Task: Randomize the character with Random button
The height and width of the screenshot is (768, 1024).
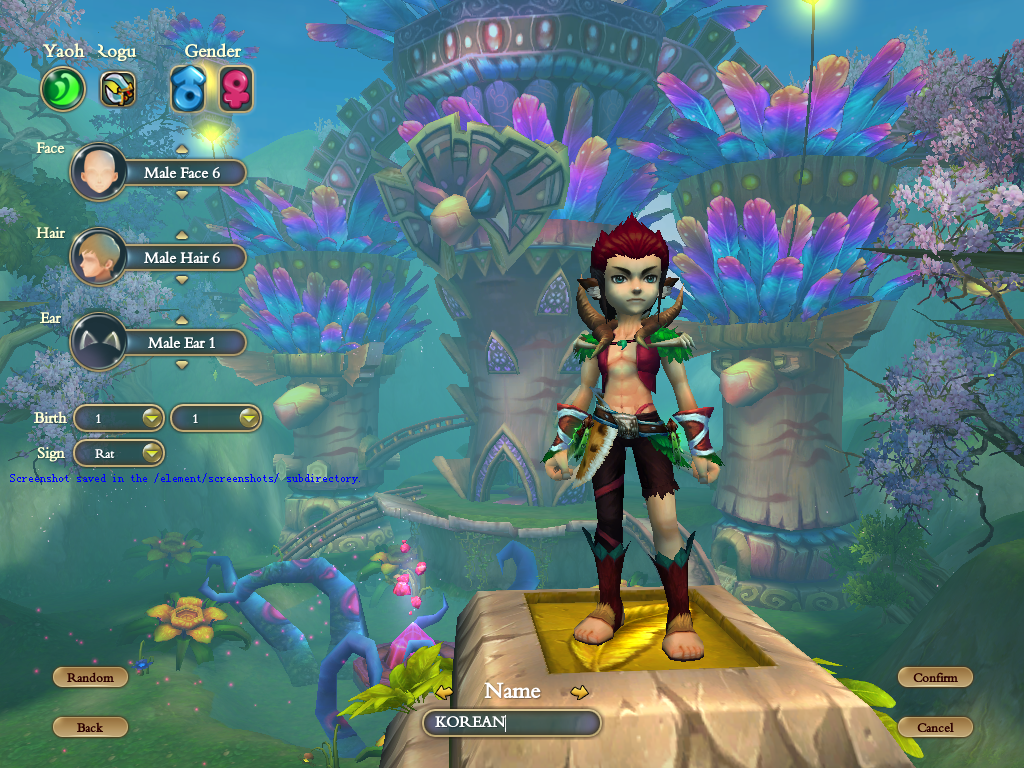Action: pyautogui.click(x=90, y=677)
